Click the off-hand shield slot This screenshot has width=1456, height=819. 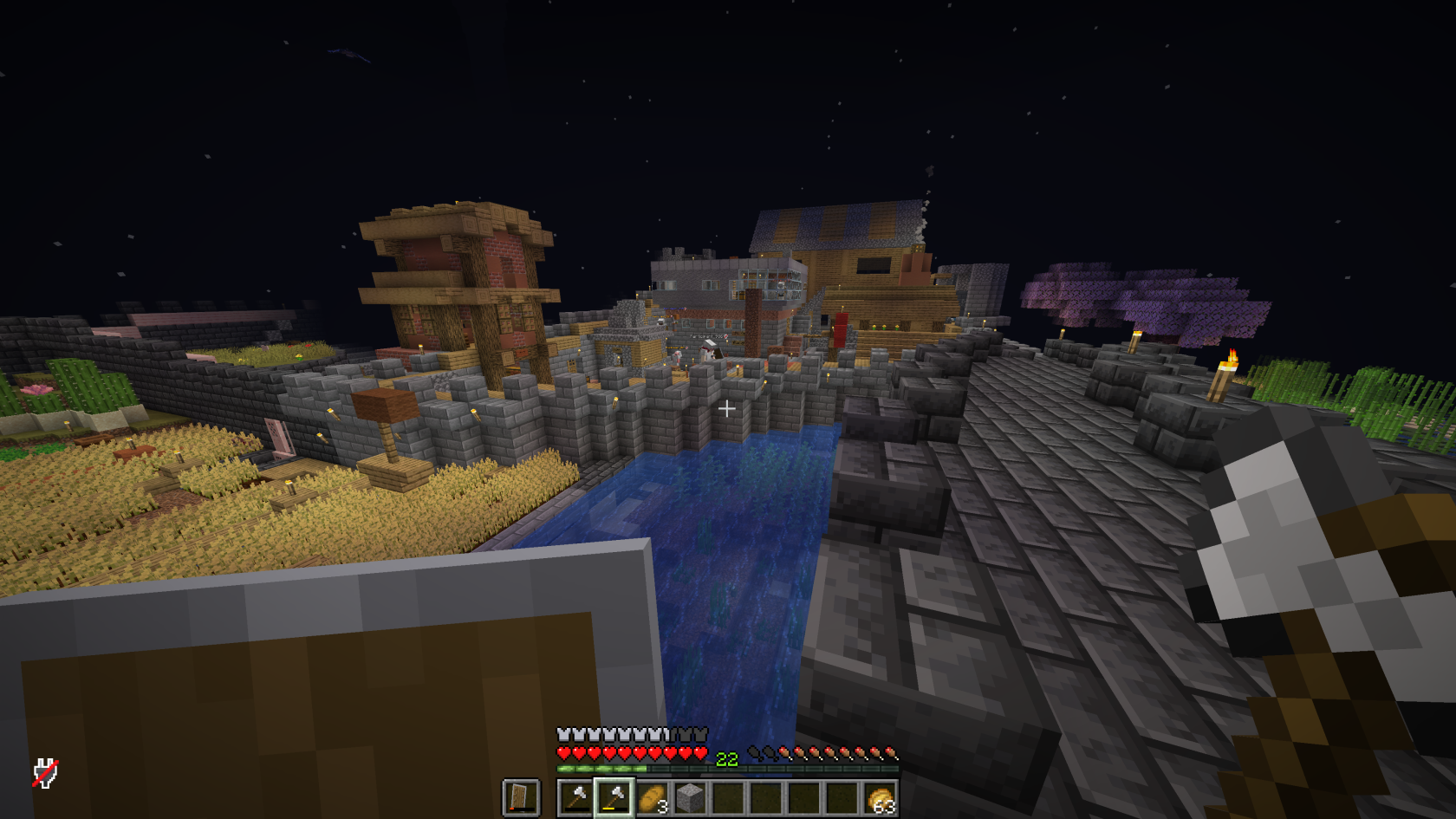point(521,797)
